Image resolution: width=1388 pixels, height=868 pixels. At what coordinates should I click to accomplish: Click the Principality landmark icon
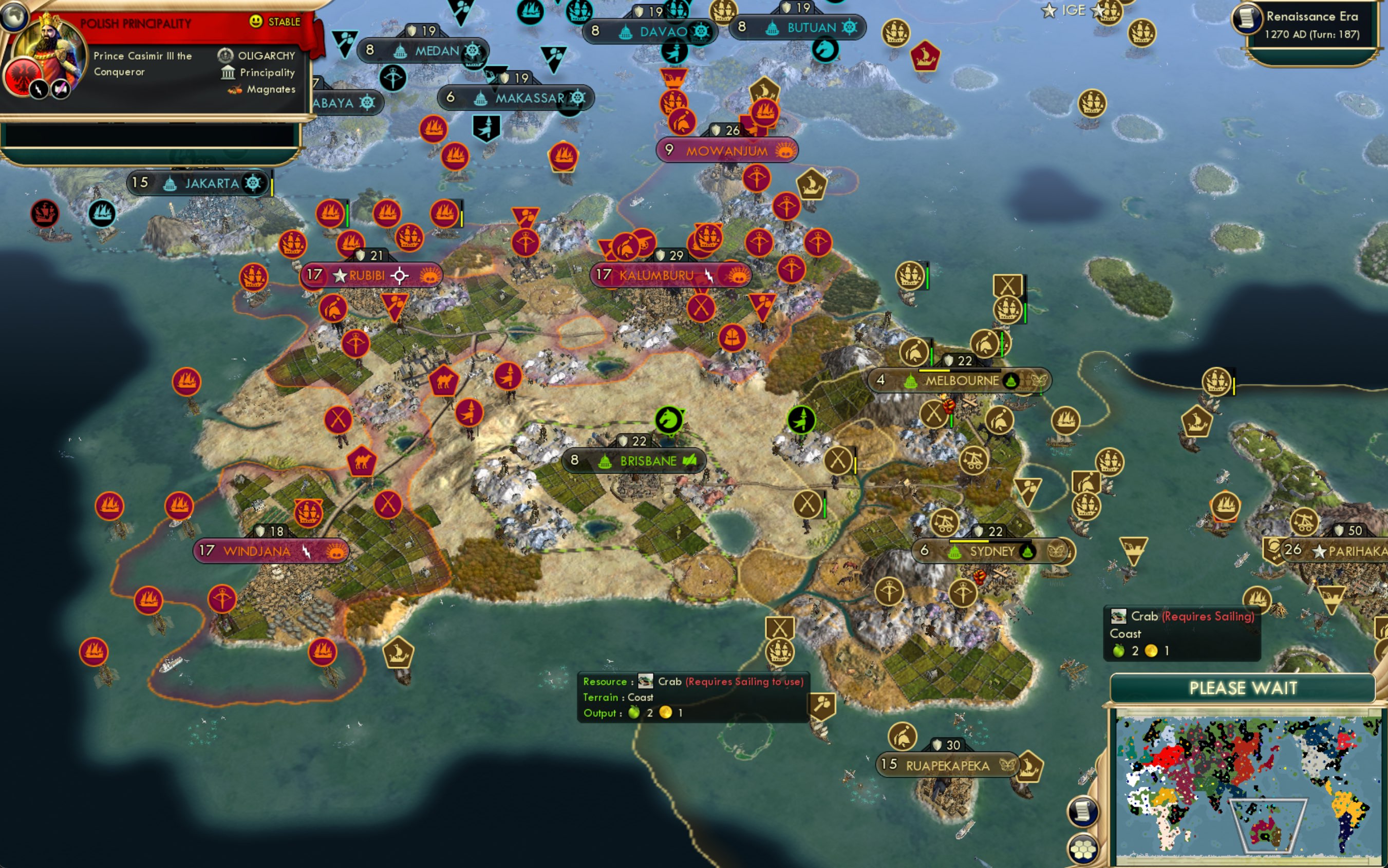point(229,72)
